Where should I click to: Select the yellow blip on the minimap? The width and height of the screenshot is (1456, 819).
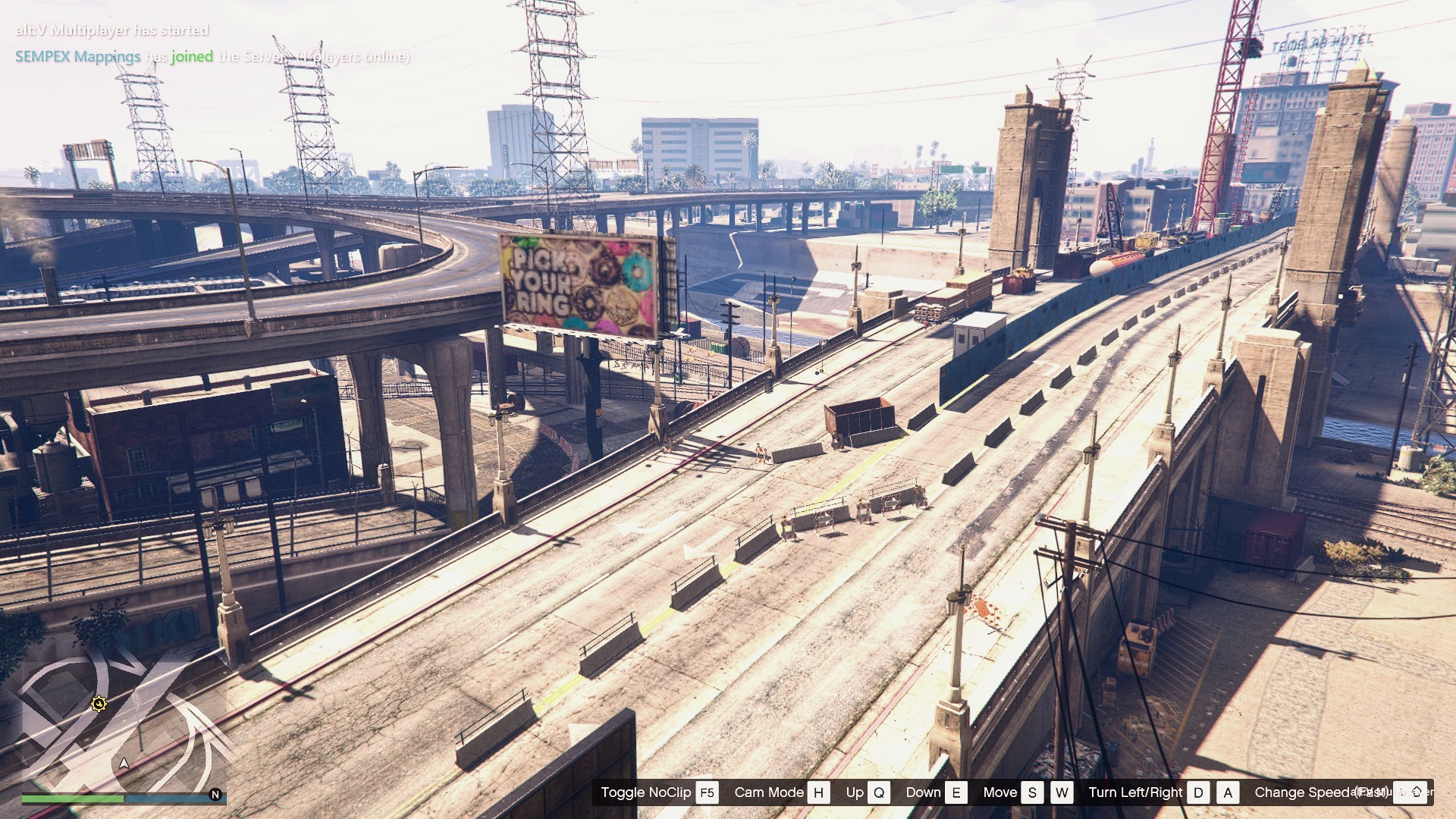click(99, 704)
